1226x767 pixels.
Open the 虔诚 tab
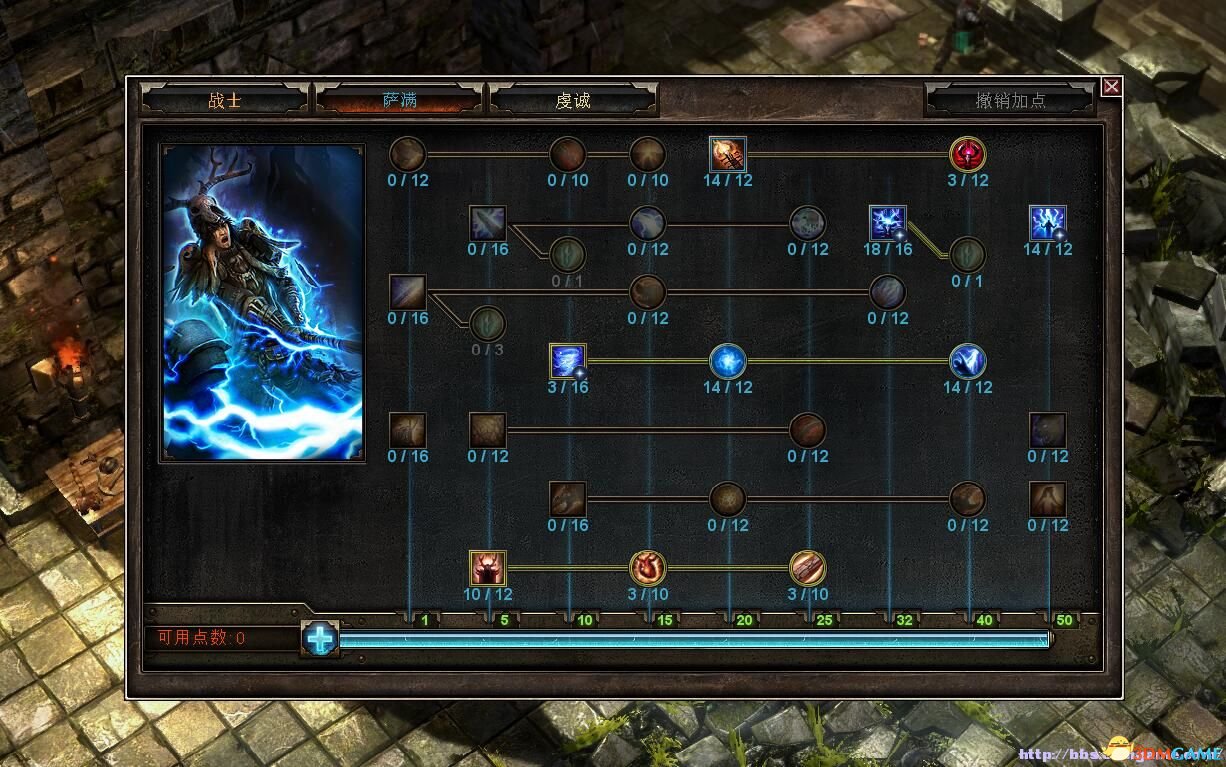coord(573,100)
